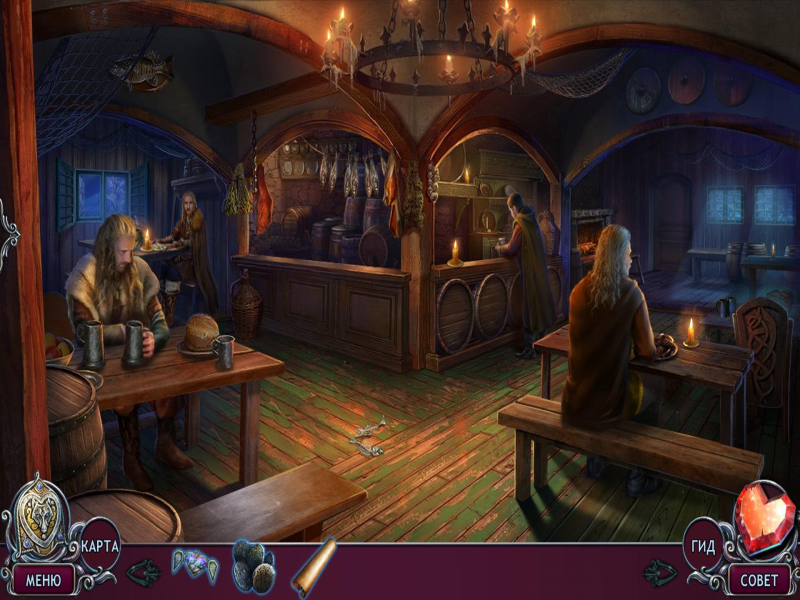
Task: Open the МЕНЮ button
Action: pos(43,579)
